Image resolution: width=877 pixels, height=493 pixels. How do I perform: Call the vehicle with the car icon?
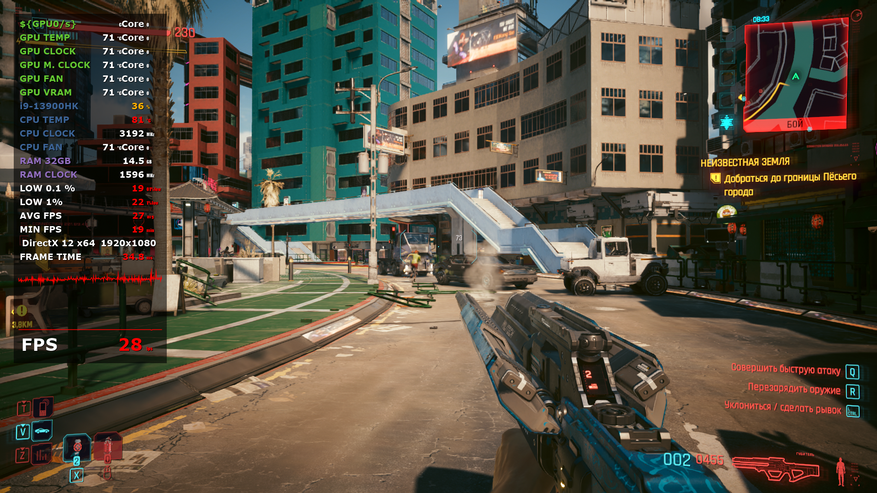pos(42,431)
